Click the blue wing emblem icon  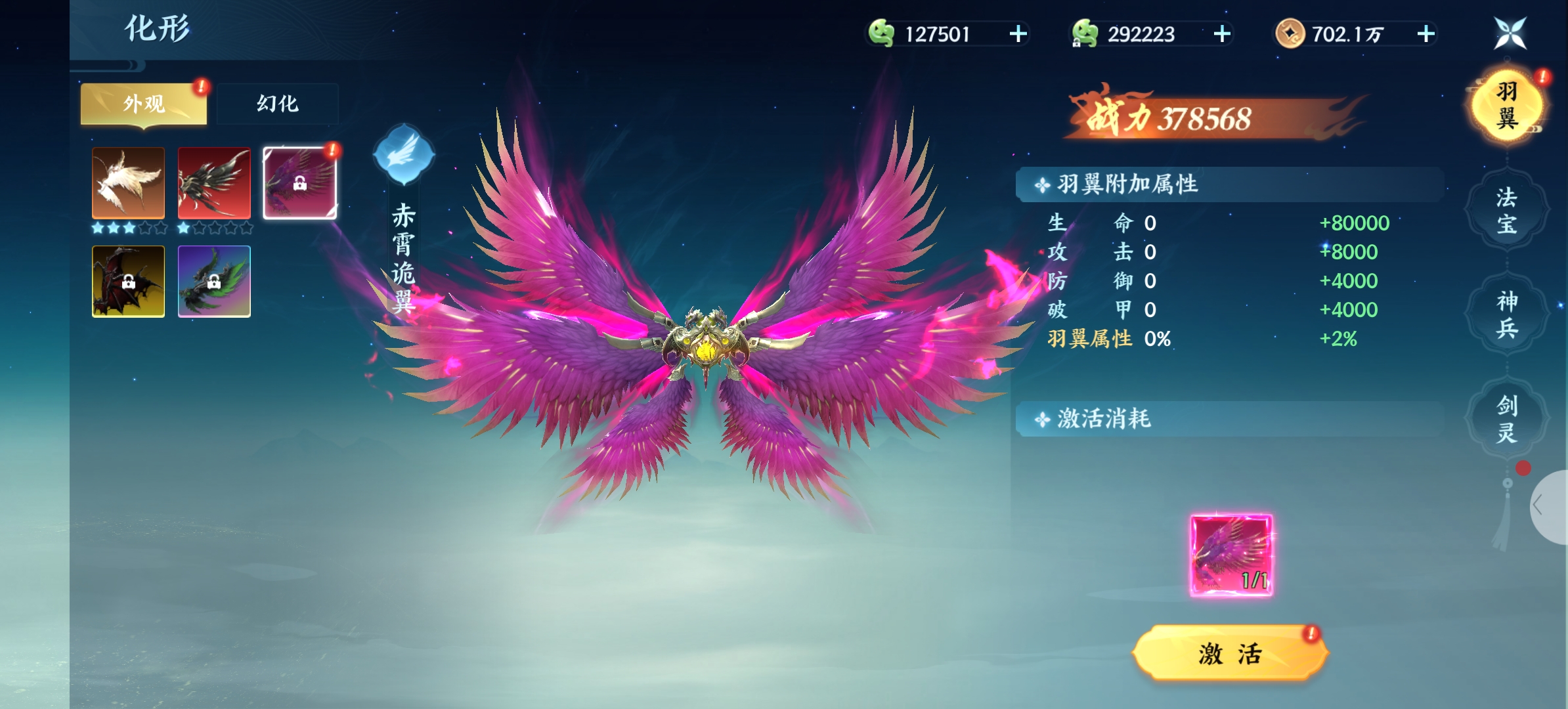click(x=403, y=156)
